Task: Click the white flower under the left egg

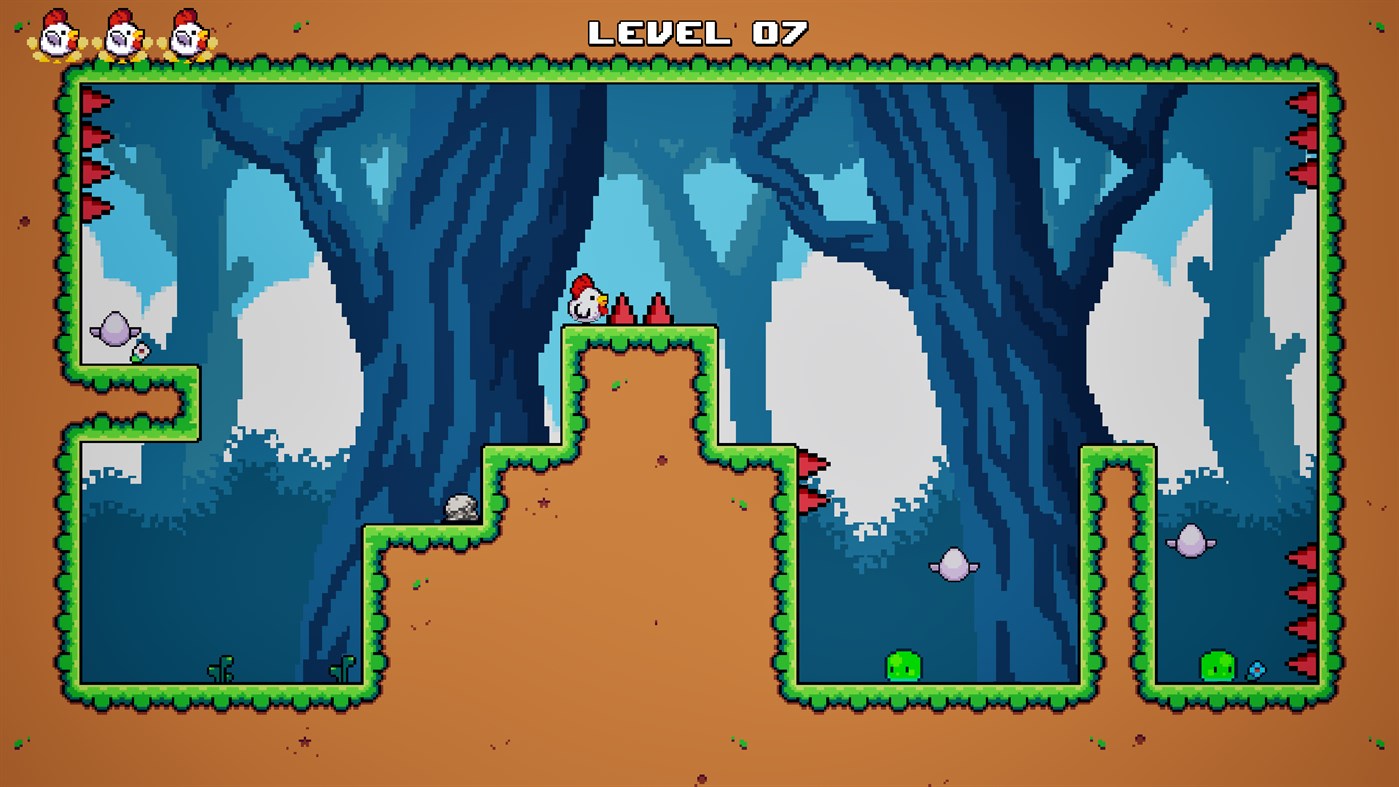Action: pyautogui.click(x=140, y=350)
